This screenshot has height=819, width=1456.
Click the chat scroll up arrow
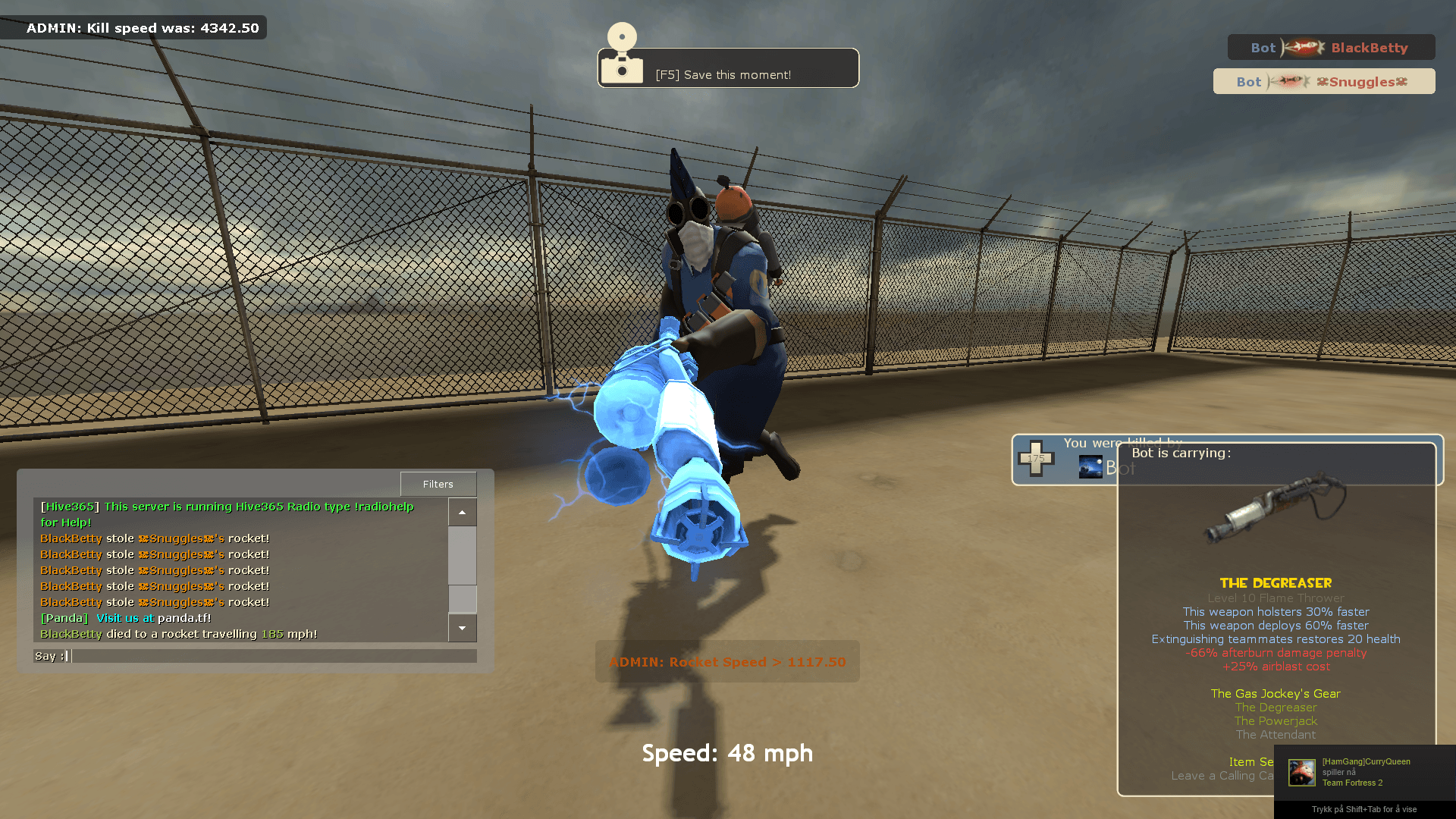[x=462, y=513]
